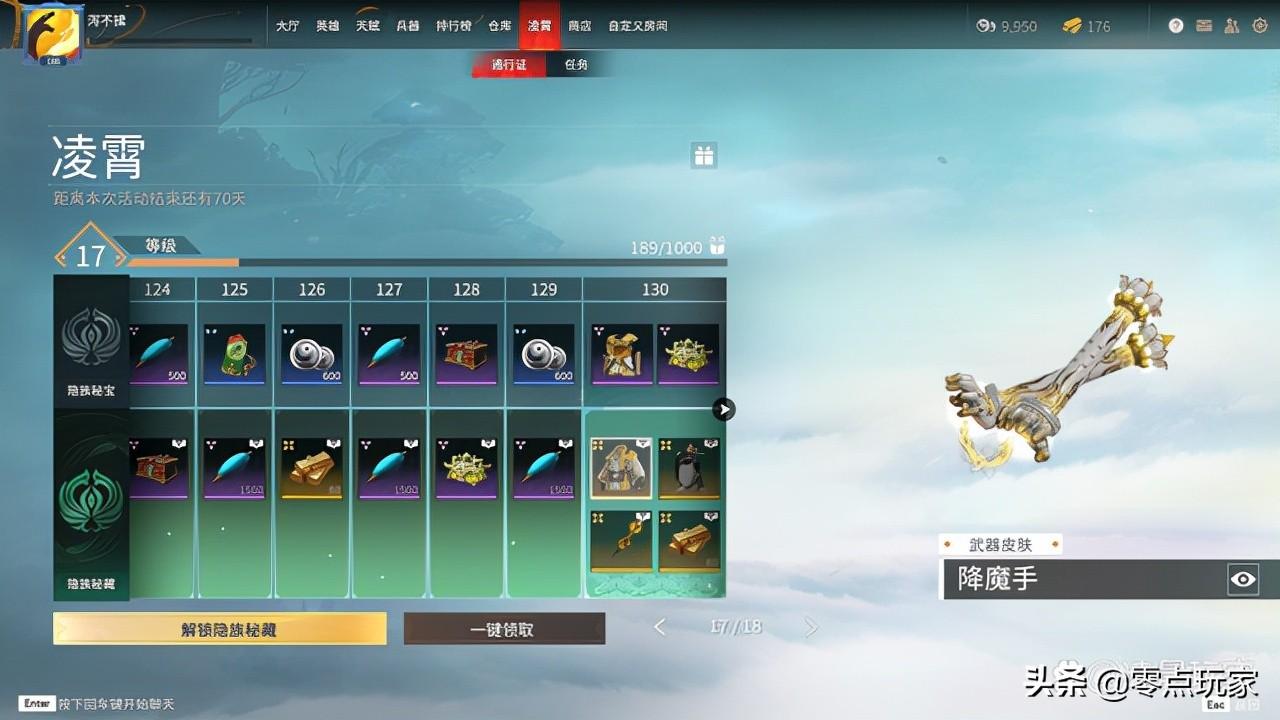Screen dimensions: 1280x720
Task: Select the level 126 gold bars reward
Action: 312,468
